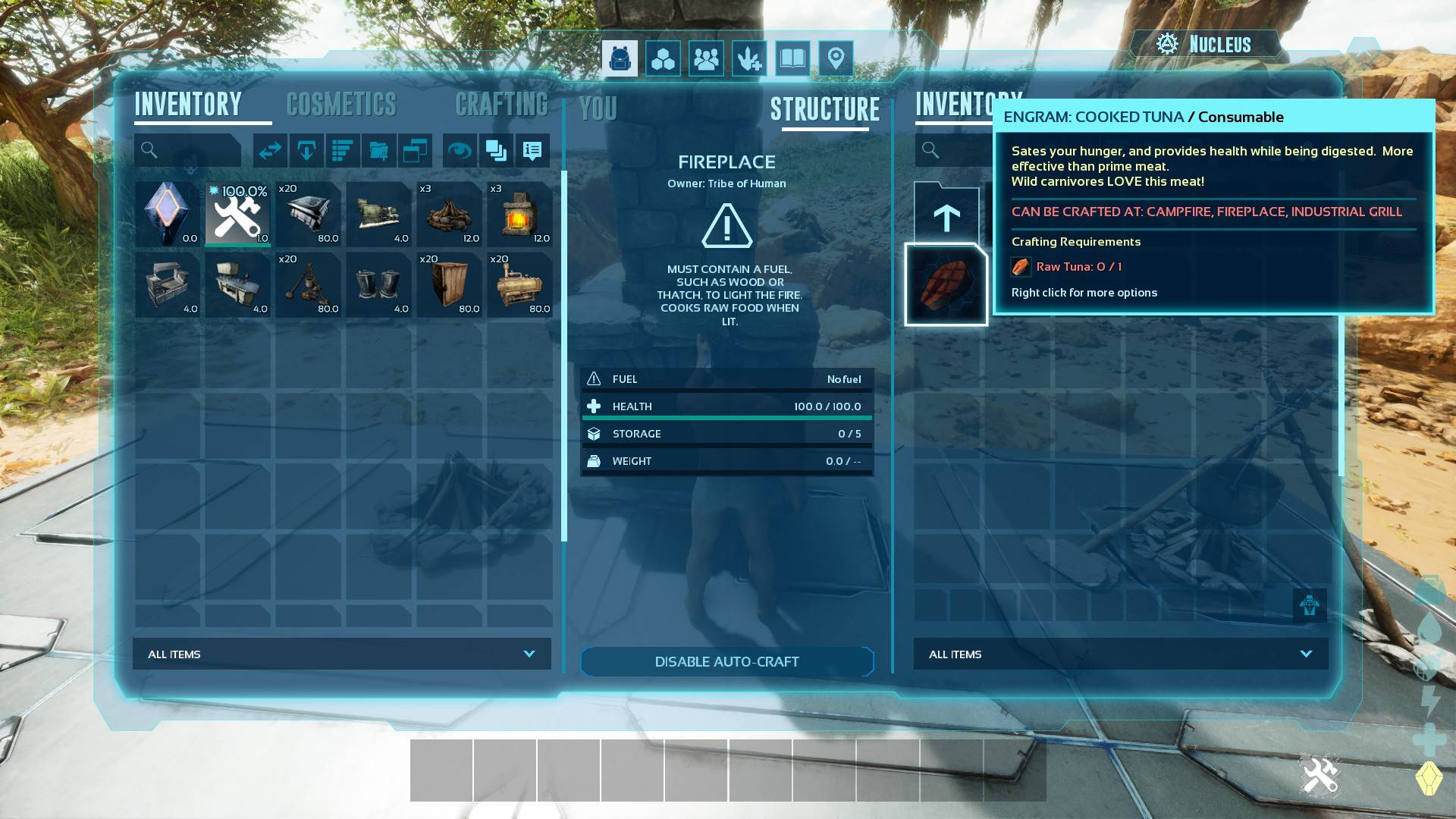Select the Cooked Tuna engram slot
The width and height of the screenshot is (1456, 819).
coord(946,285)
